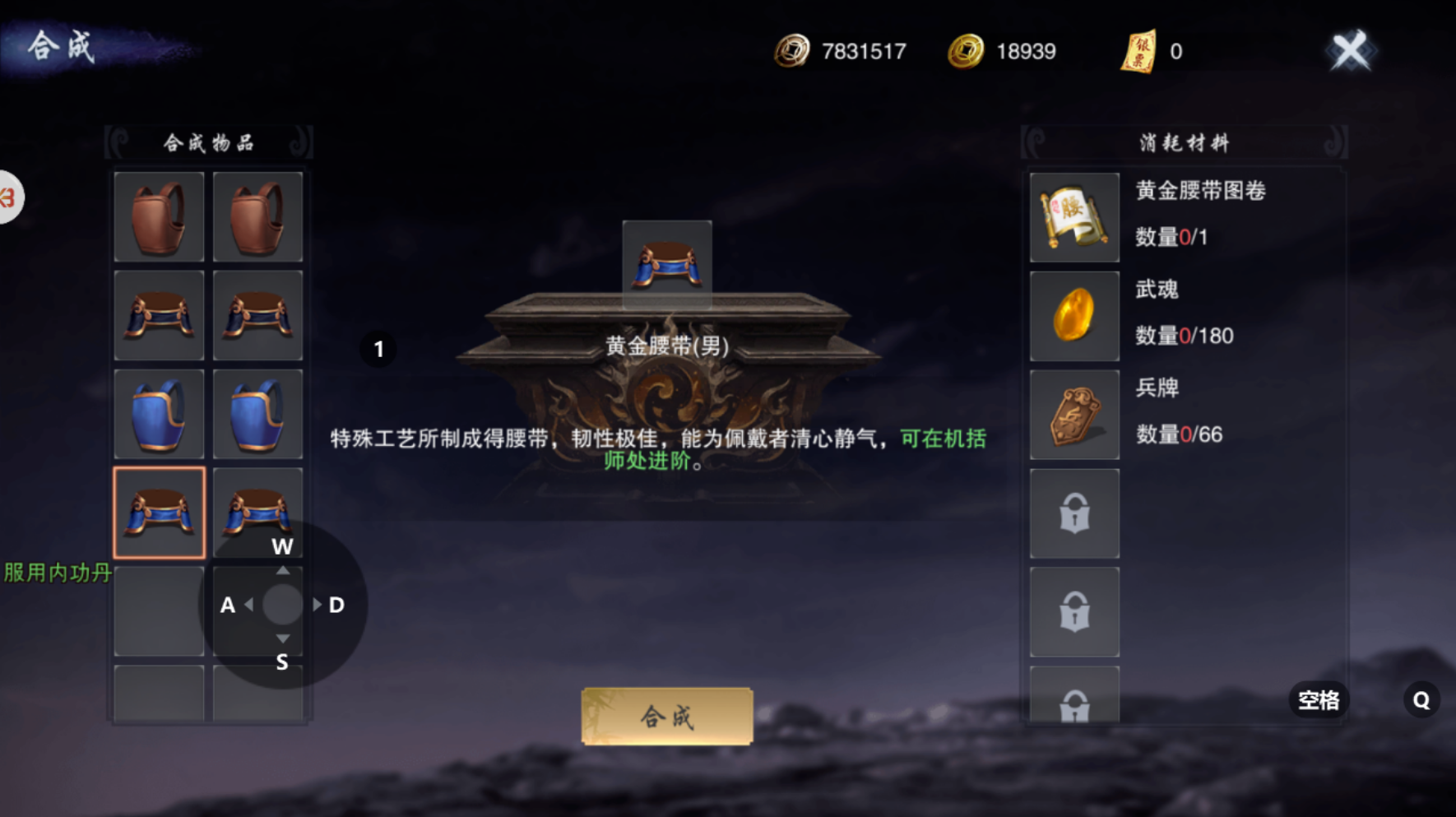This screenshot has height=817, width=1456.
Task: Switch to the 合成物品 panel header
Action: (x=208, y=142)
